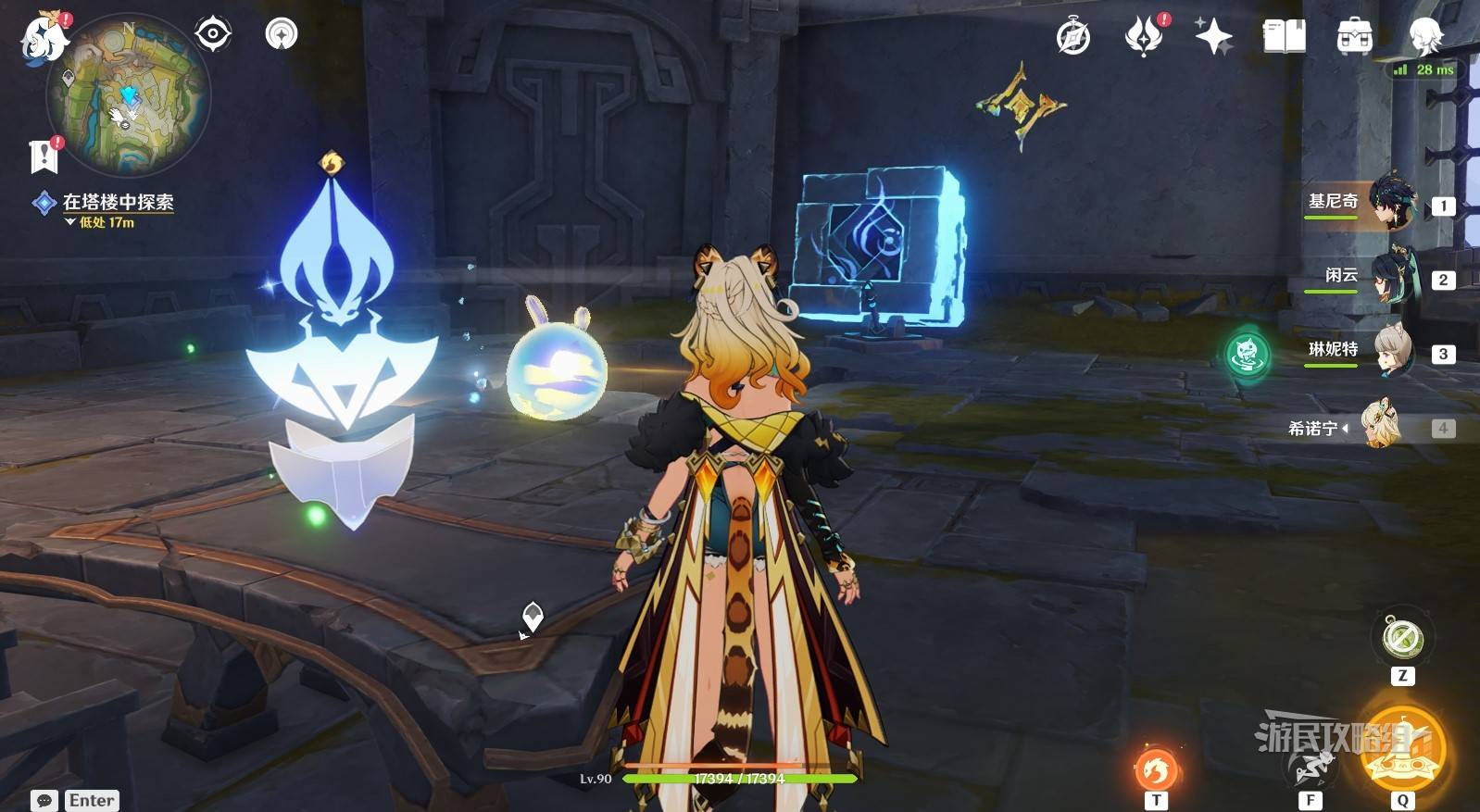The width and height of the screenshot is (1480, 812).
Task: Select the 在塔楼中探索 quest tracker
Action: pyautogui.click(x=118, y=202)
